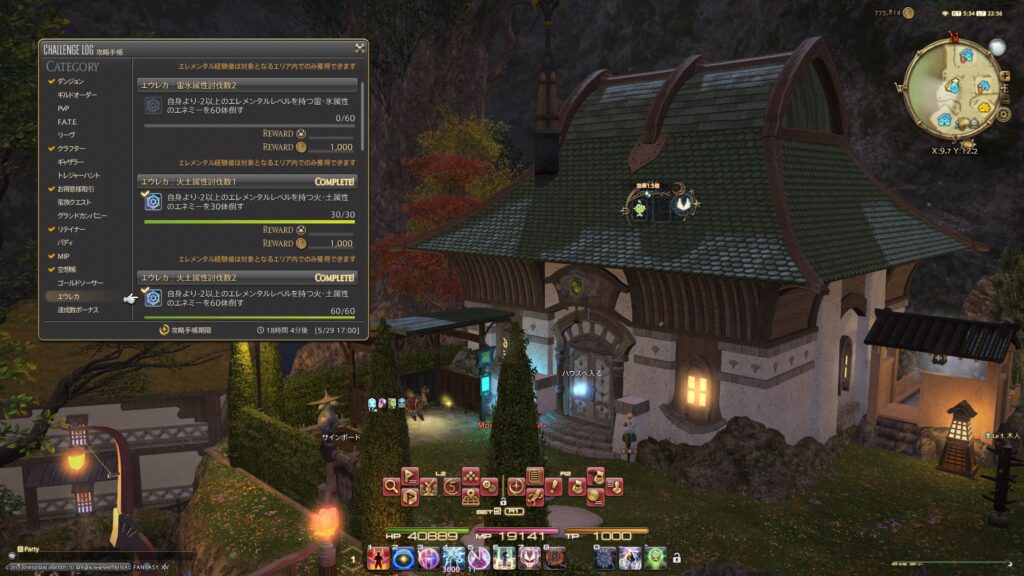1024x576 pixels.
Task: Zoom out the minimap with minus button
Action: (x=1006, y=98)
